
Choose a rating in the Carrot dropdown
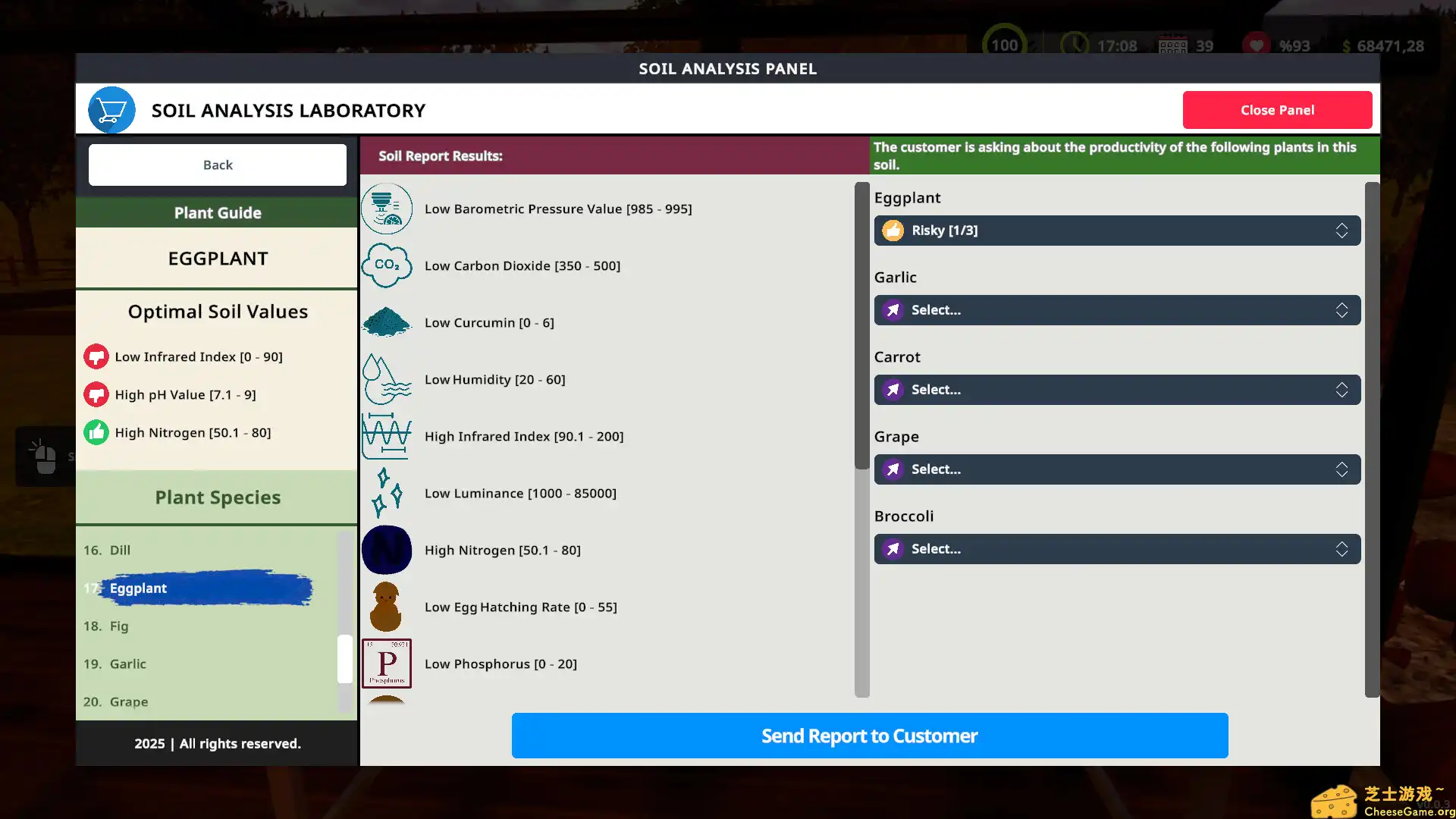1116,390
